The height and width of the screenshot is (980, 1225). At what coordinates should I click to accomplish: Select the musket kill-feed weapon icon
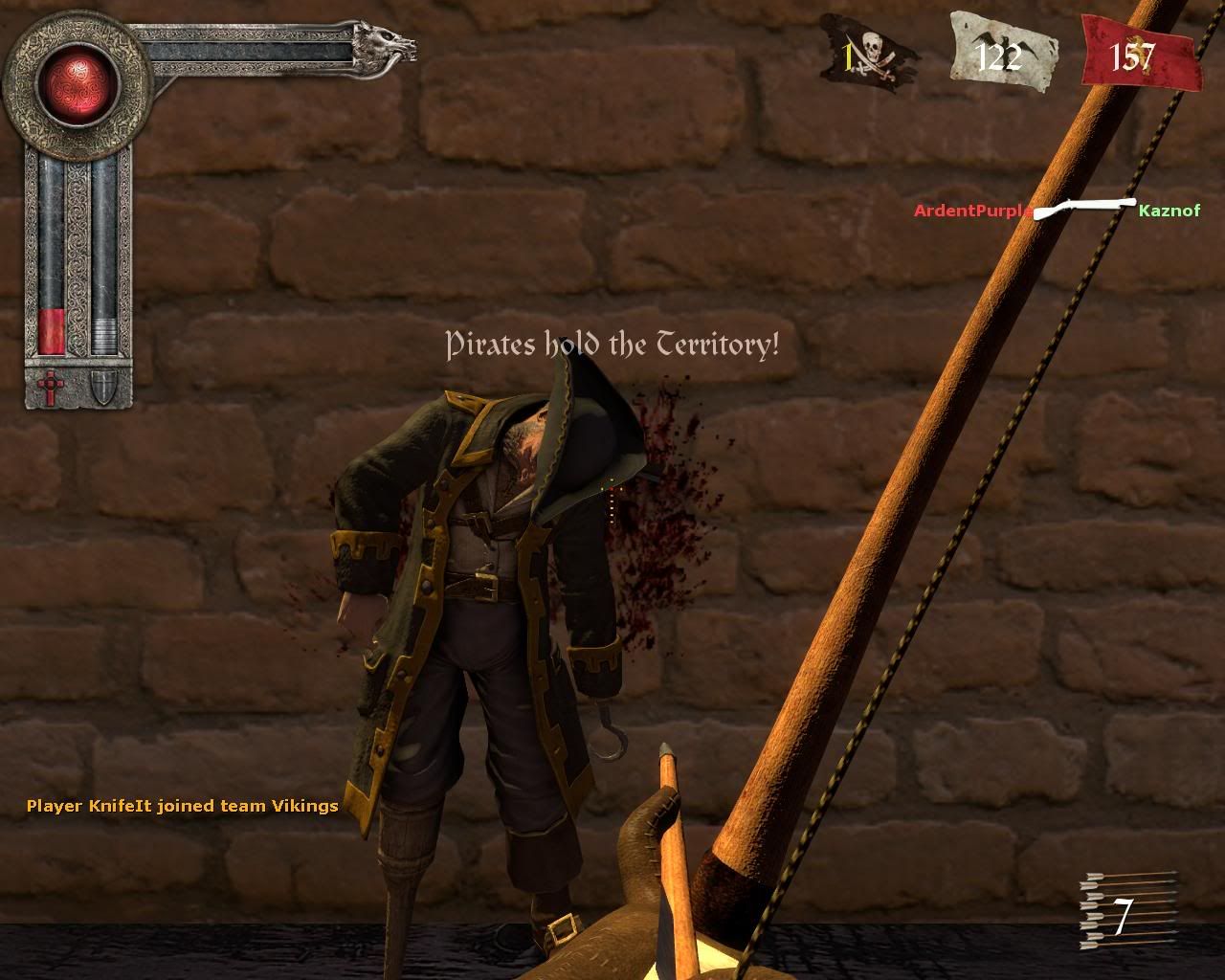(1086, 206)
